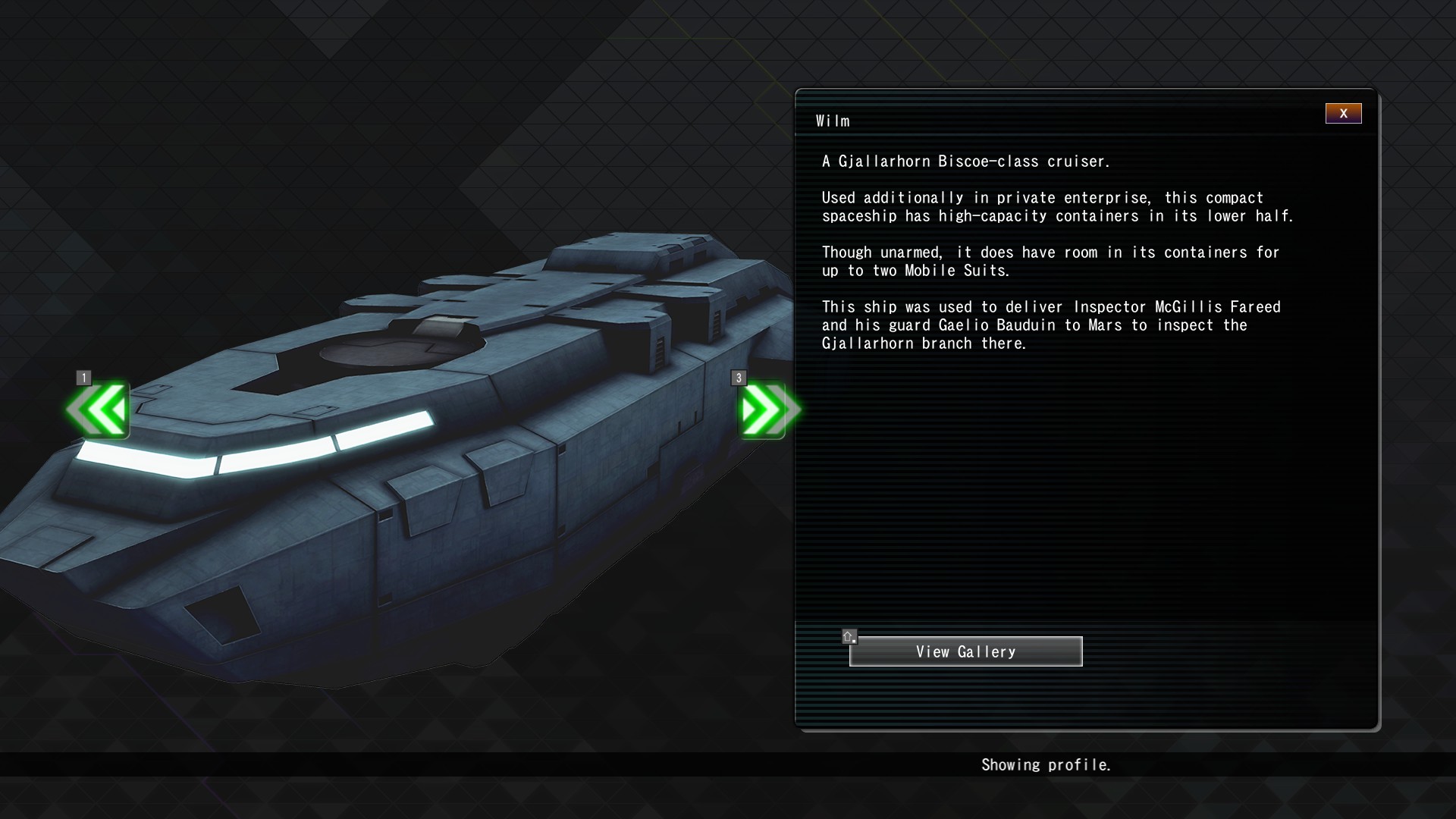Go to the previous profile entry

99,410
